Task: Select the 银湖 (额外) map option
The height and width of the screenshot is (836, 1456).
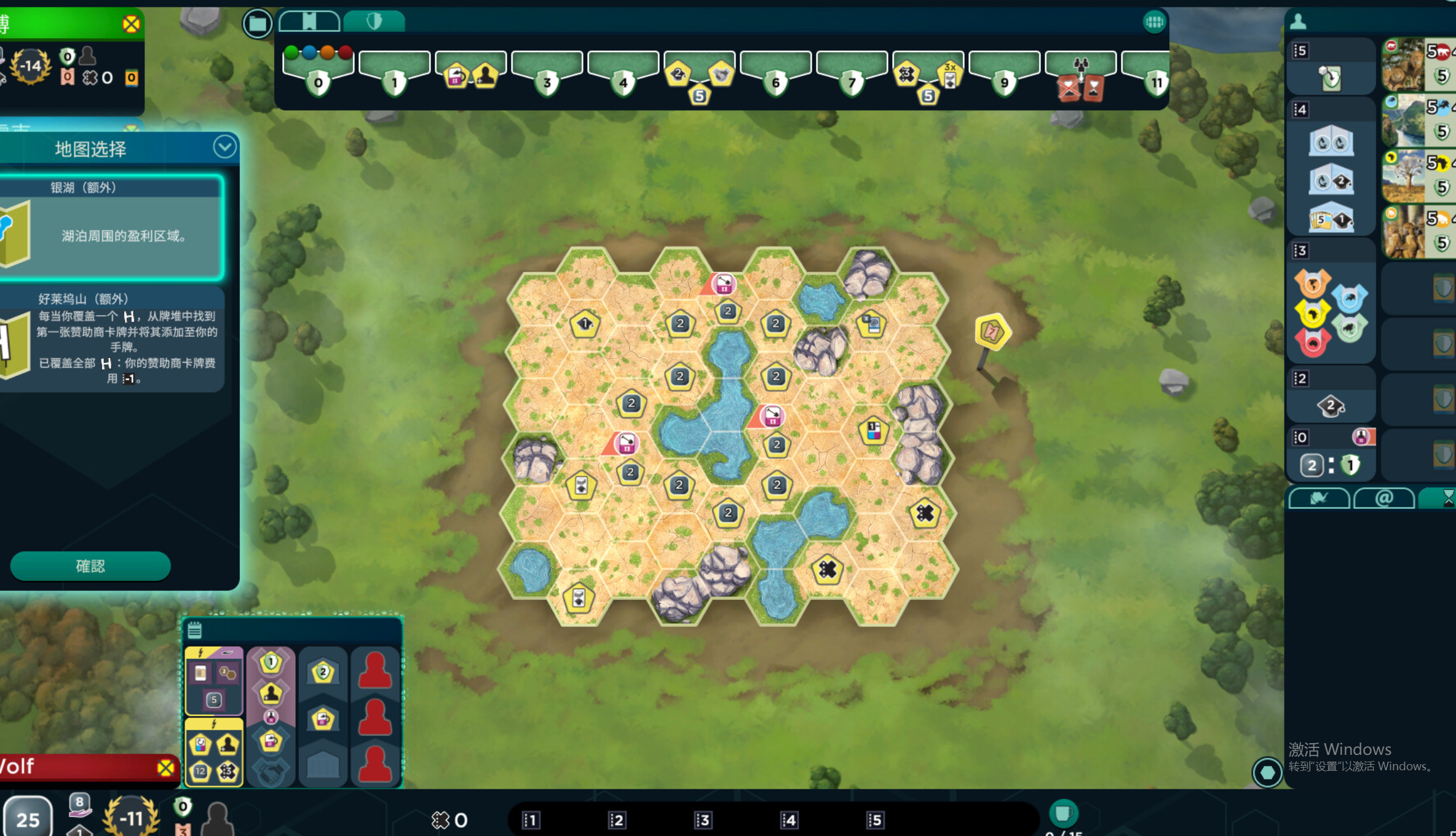Action: point(111,227)
